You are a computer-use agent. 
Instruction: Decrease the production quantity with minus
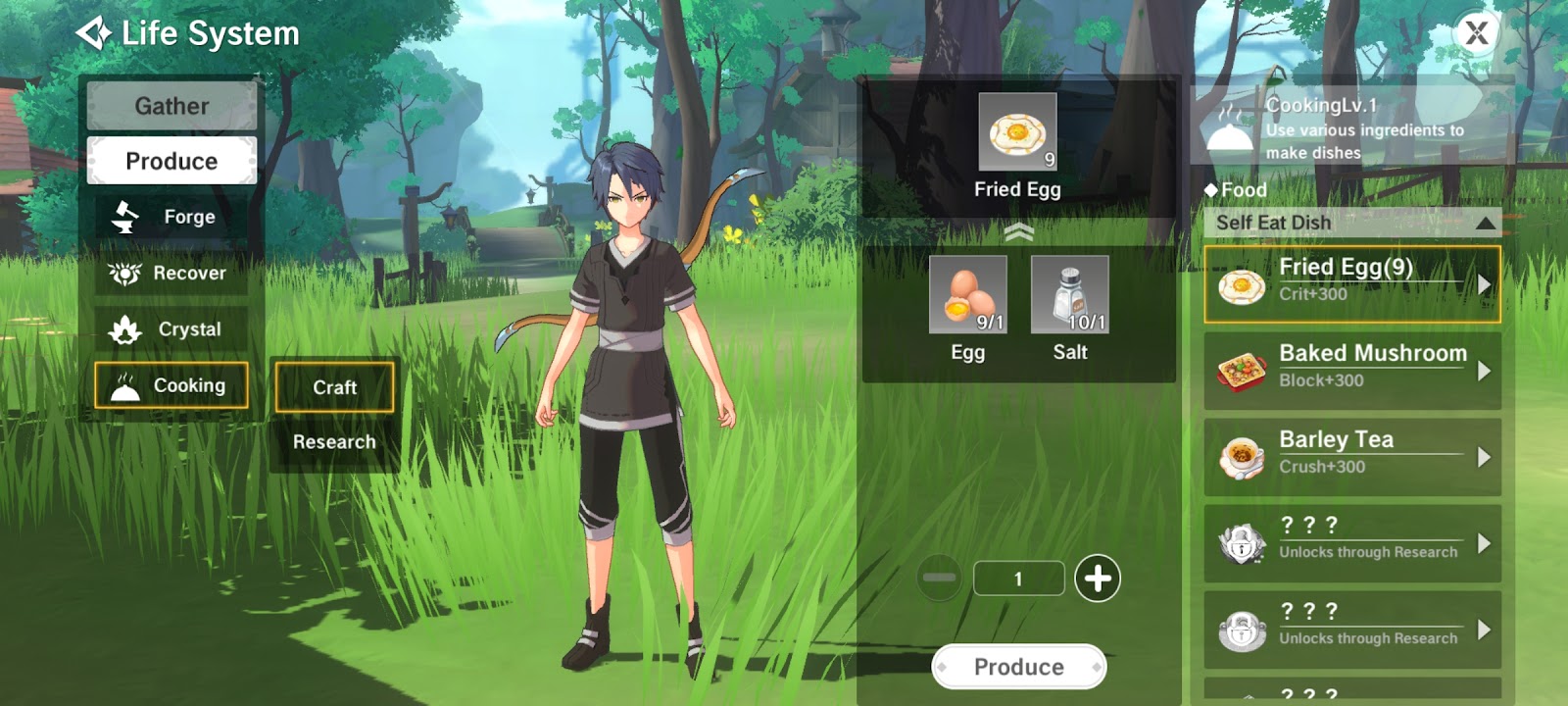[x=939, y=578]
